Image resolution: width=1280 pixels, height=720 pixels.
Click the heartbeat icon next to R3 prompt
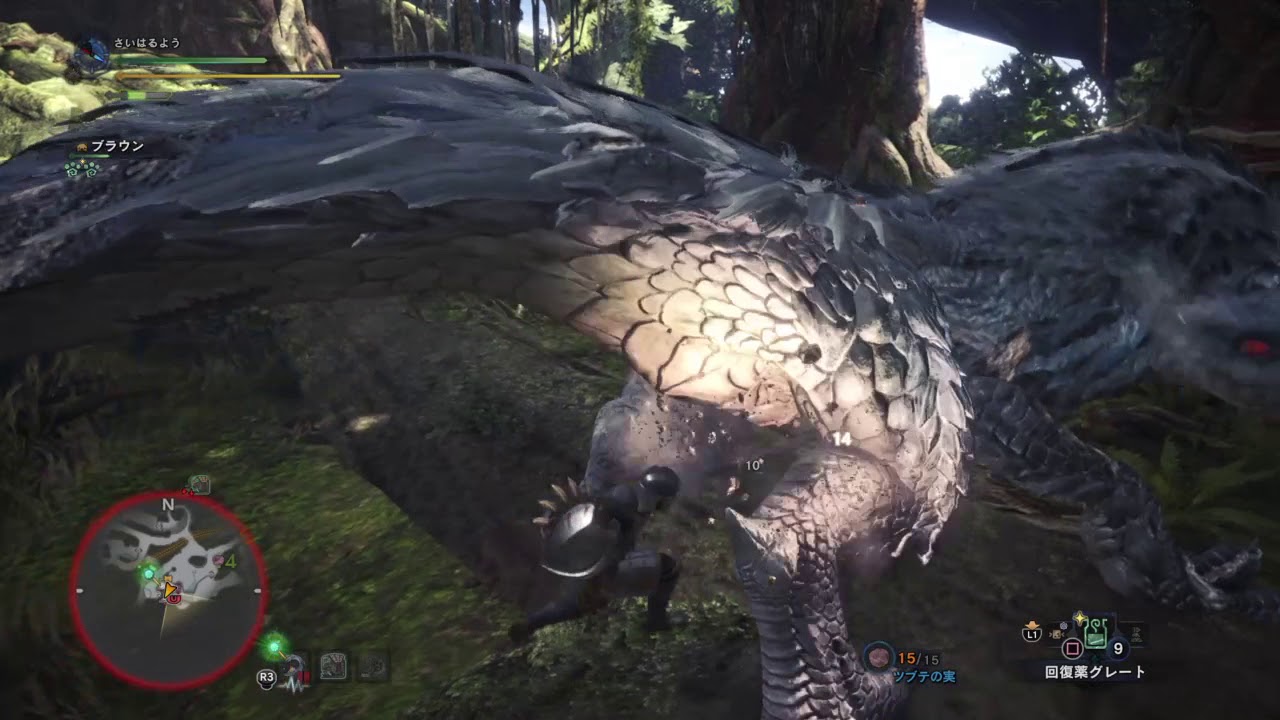click(x=293, y=677)
